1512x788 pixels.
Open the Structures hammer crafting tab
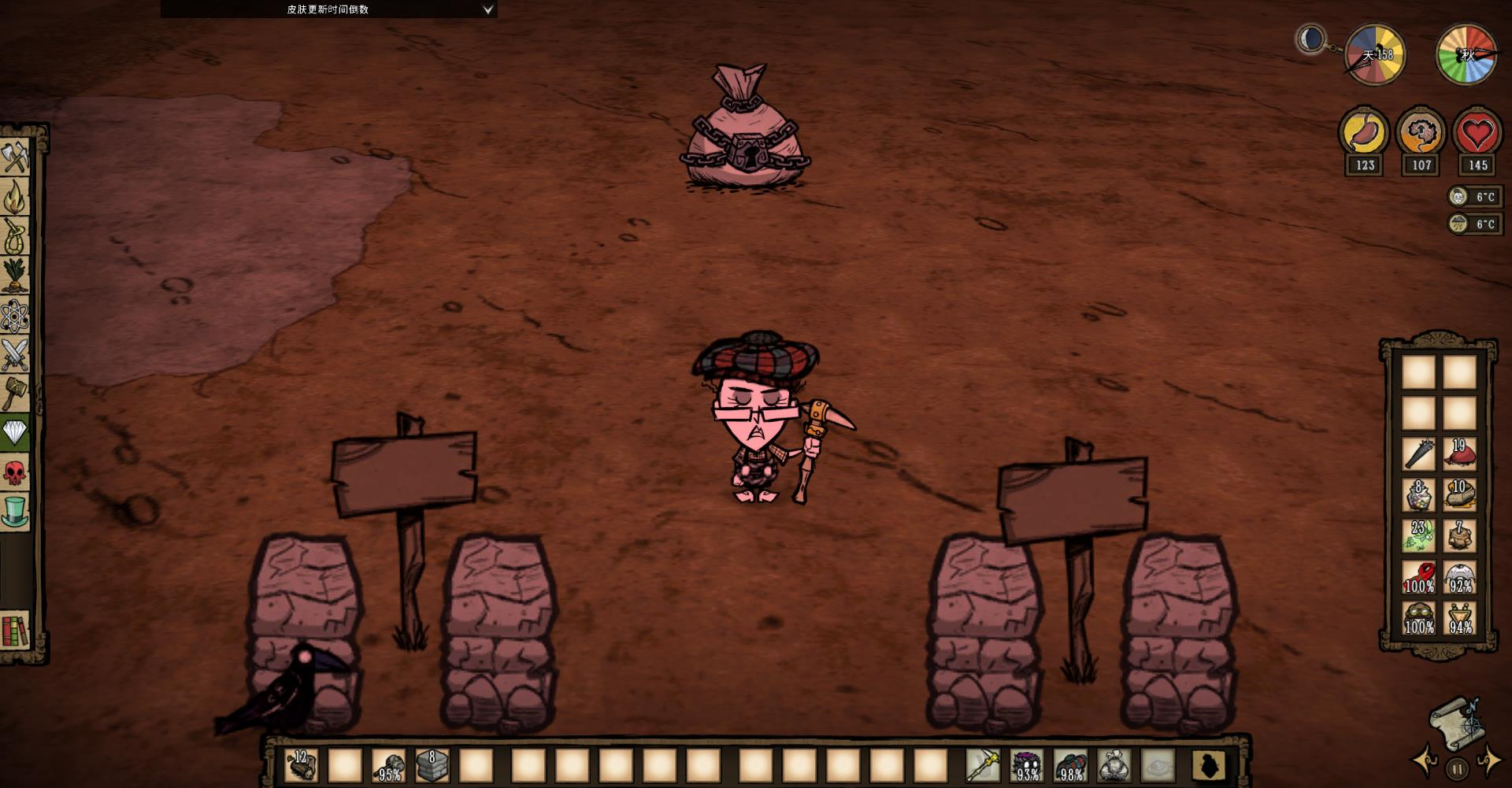pos(15,393)
